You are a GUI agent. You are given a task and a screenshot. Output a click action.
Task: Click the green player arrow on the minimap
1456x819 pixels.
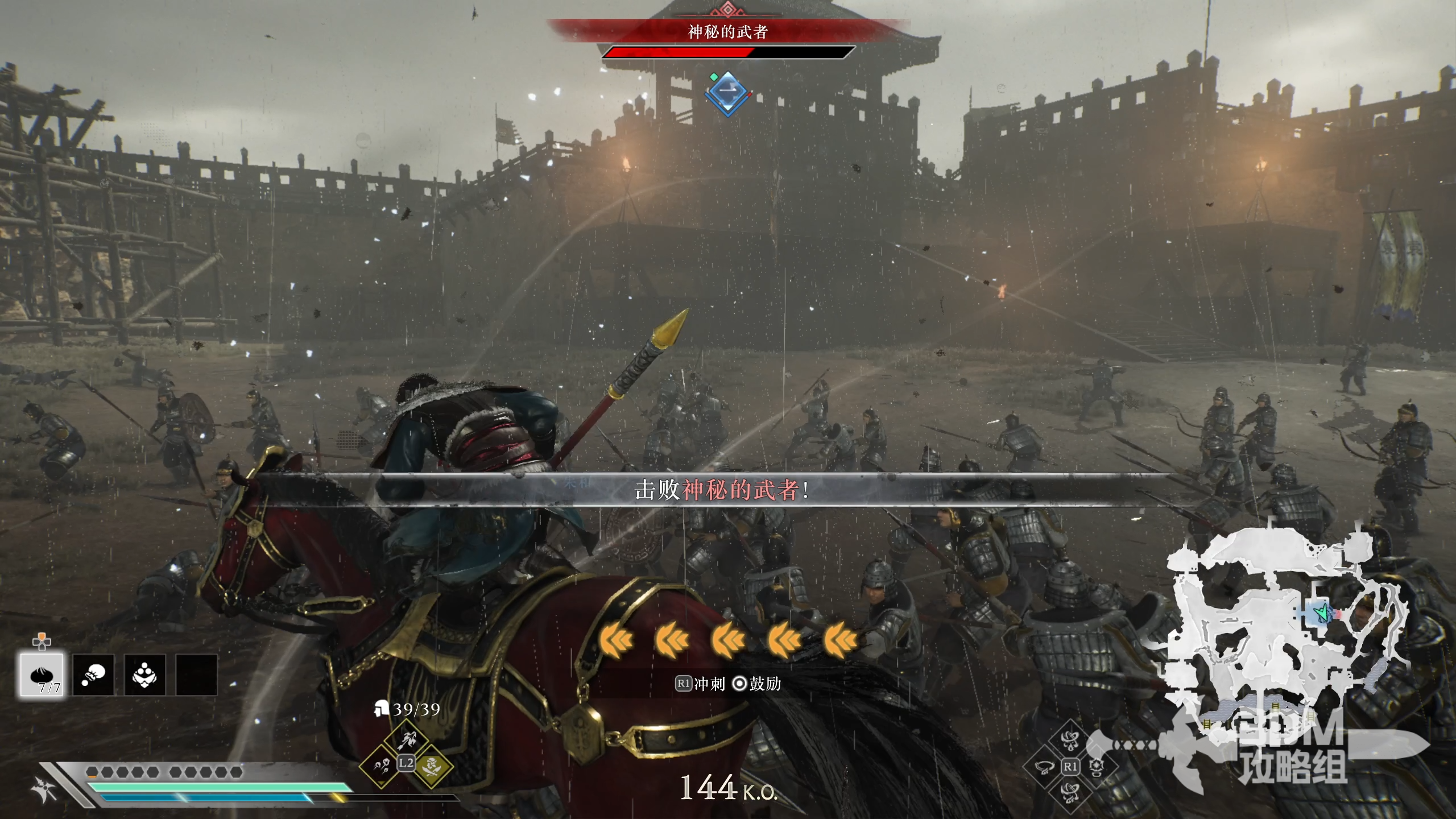1322,613
